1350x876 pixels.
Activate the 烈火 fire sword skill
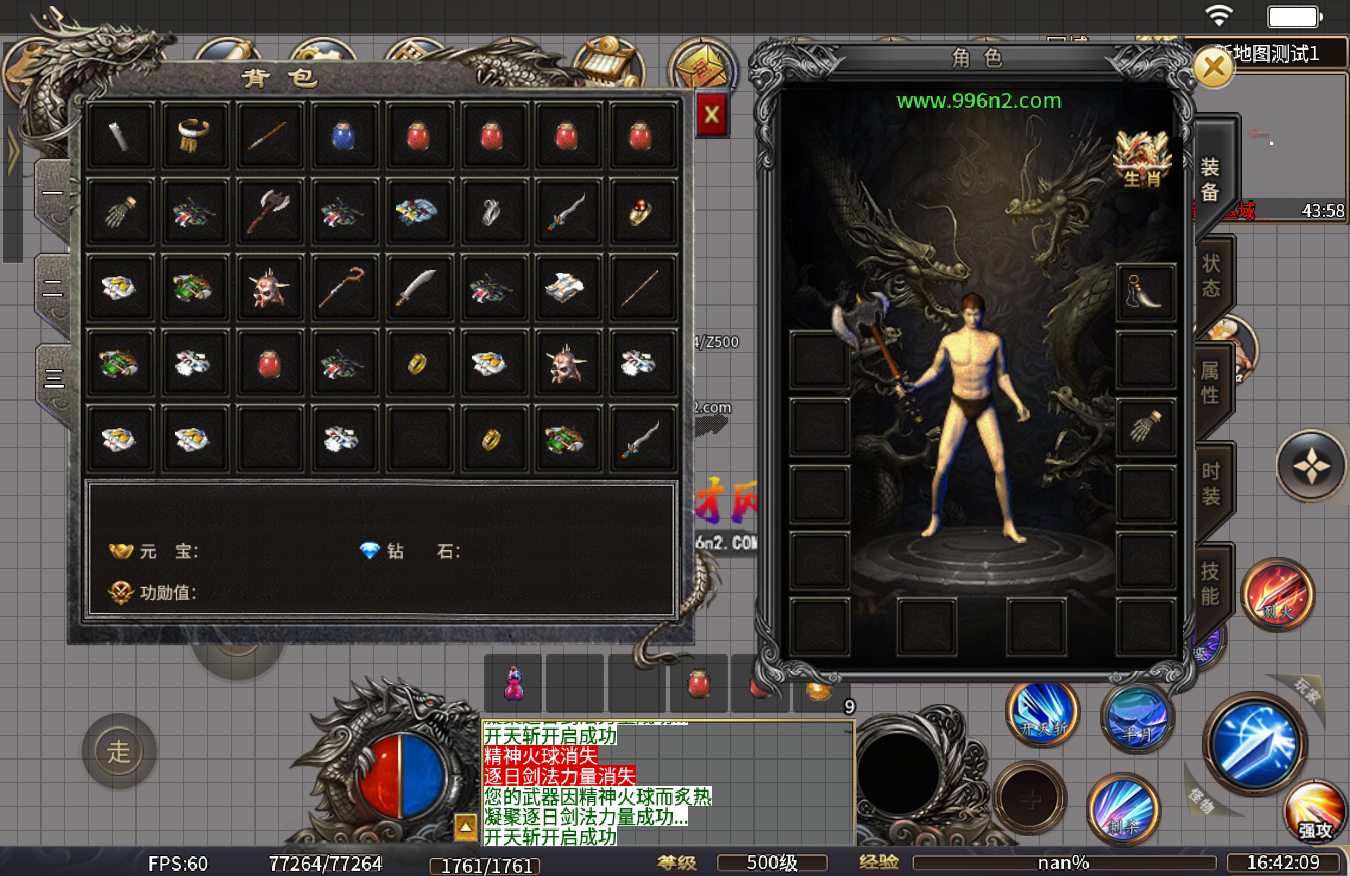click(x=1277, y=595)
